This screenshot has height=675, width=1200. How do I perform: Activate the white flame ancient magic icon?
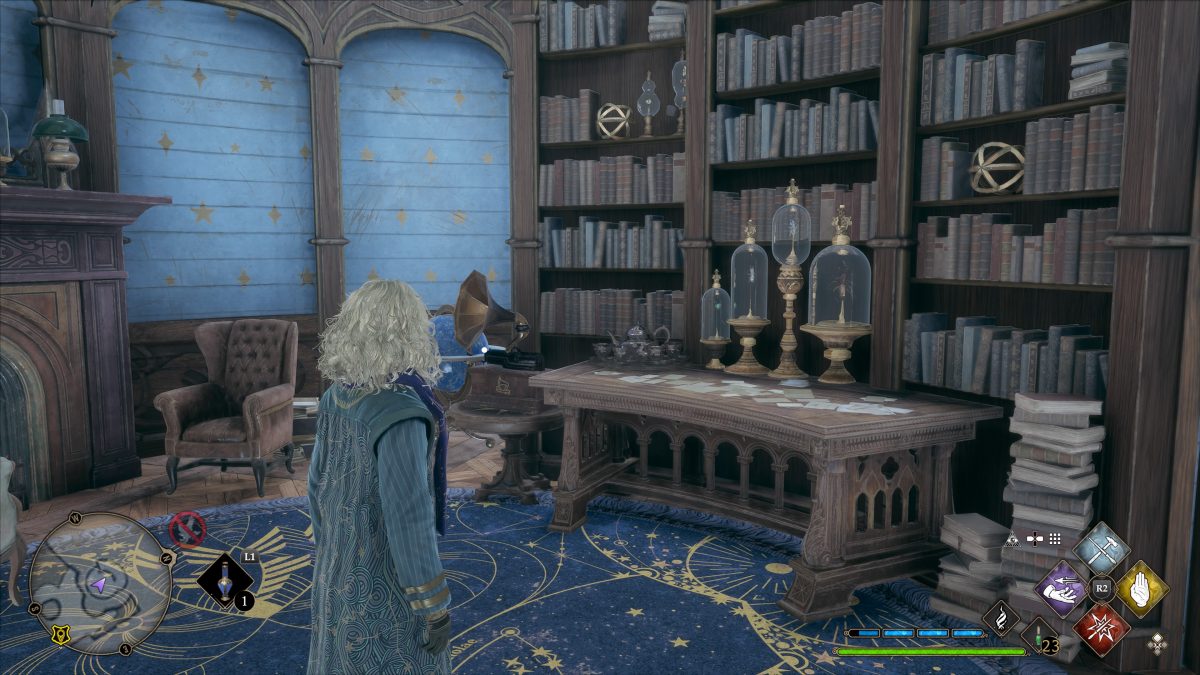(x=1000, y=617)
